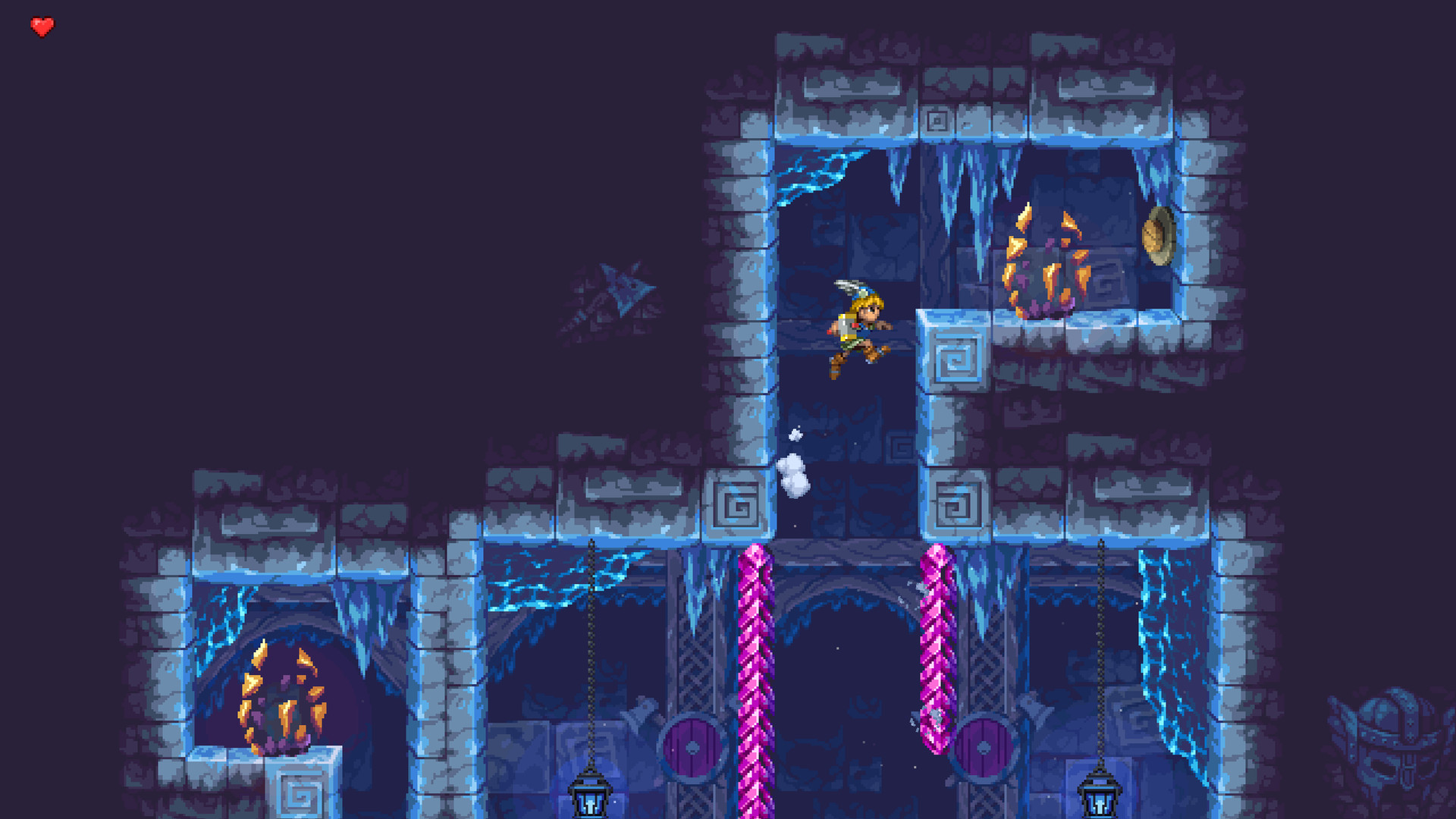Select the left pink crystal pillar
The image size is (1456, 819).
point(755,667)
